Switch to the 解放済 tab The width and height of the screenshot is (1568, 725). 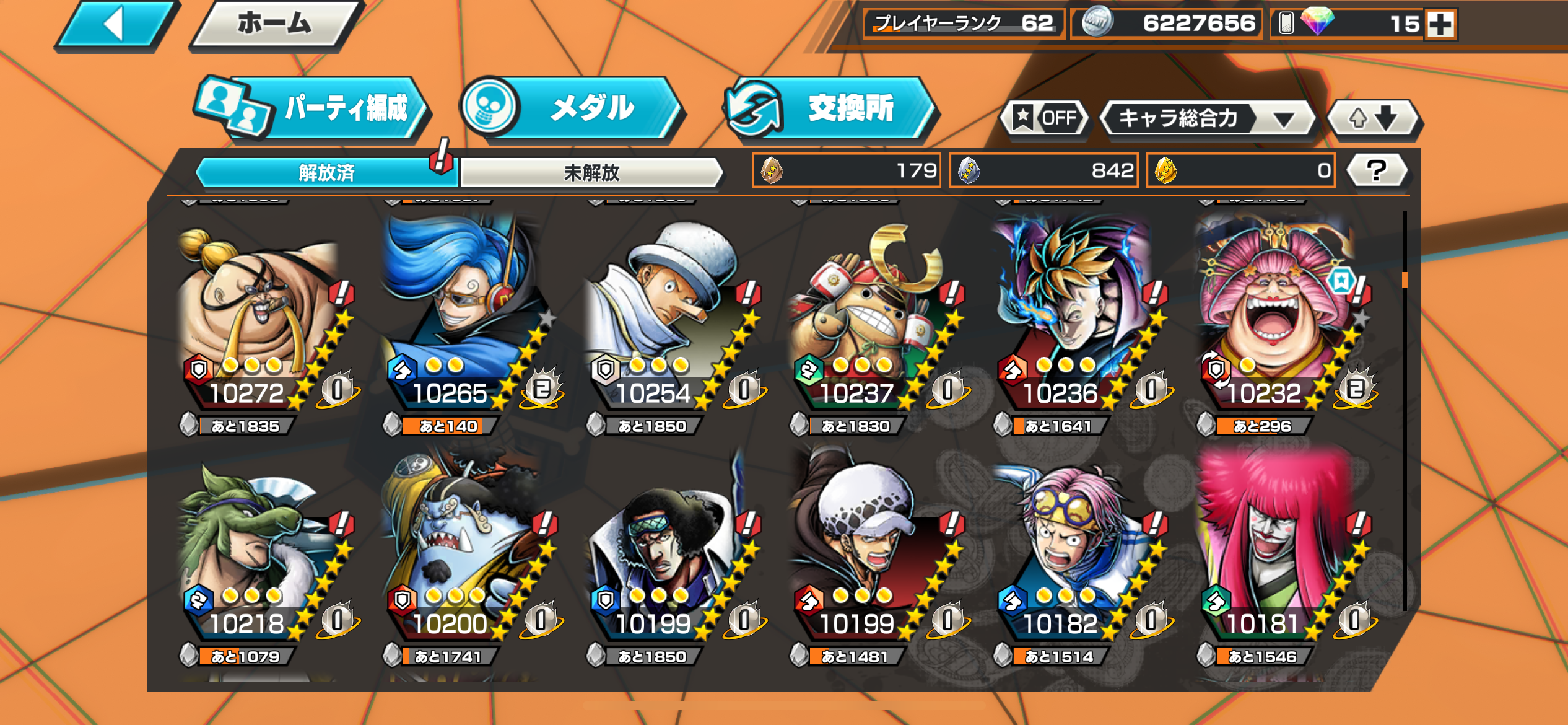(x=326, y=172)
